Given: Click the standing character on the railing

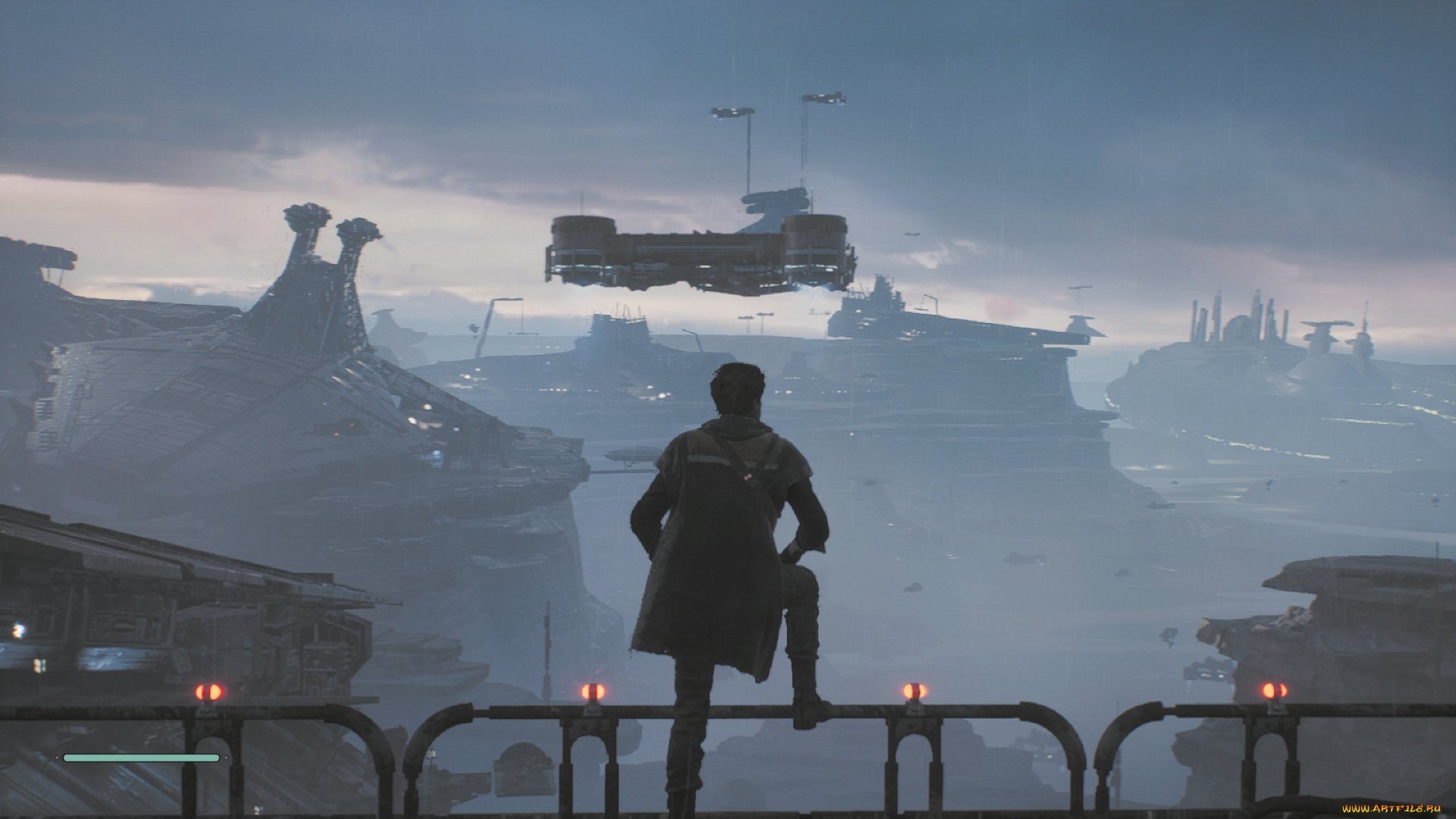Looking at the screenshot, I should (728, 546).
